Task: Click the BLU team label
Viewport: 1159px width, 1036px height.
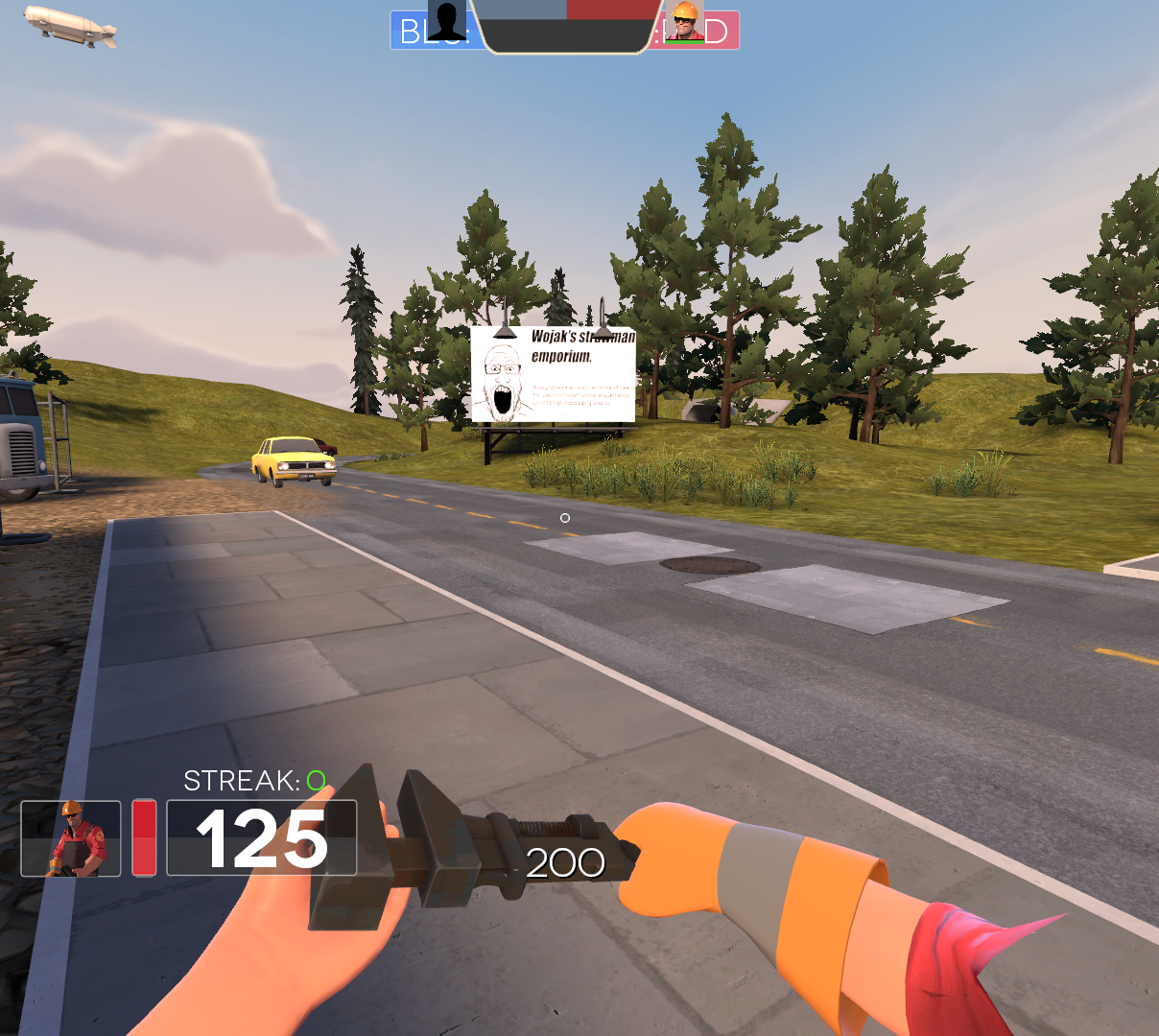Action: coord(411,32)
